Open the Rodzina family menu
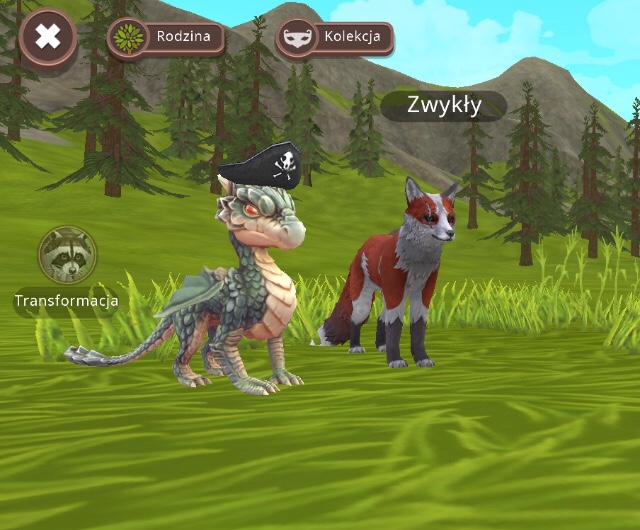640x530 pixels. click(x=165, y=39)
